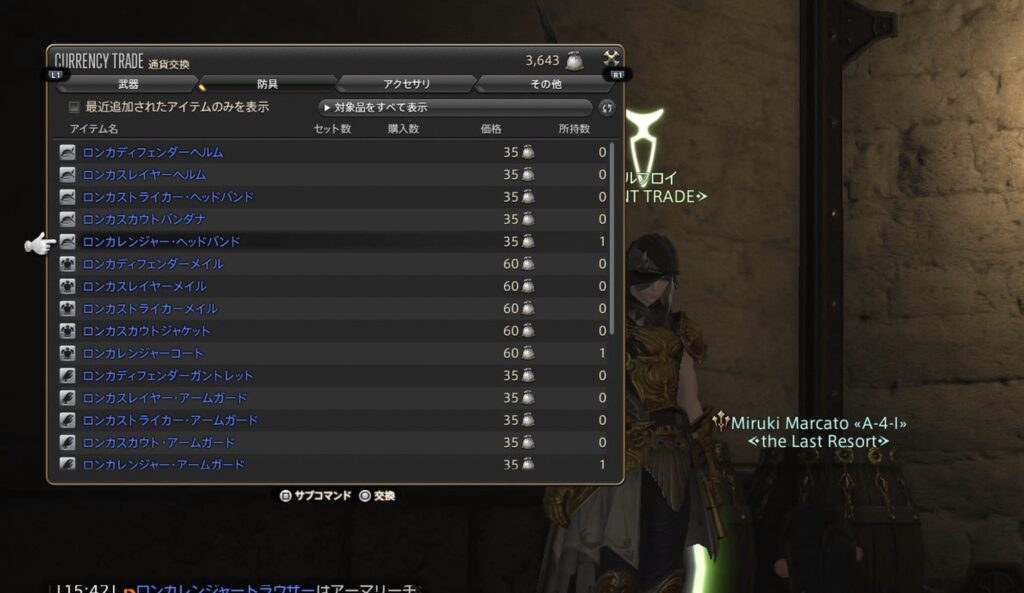Open the アクセサリ tab
Screen dimensions: 1024x593
pos(406,84)
